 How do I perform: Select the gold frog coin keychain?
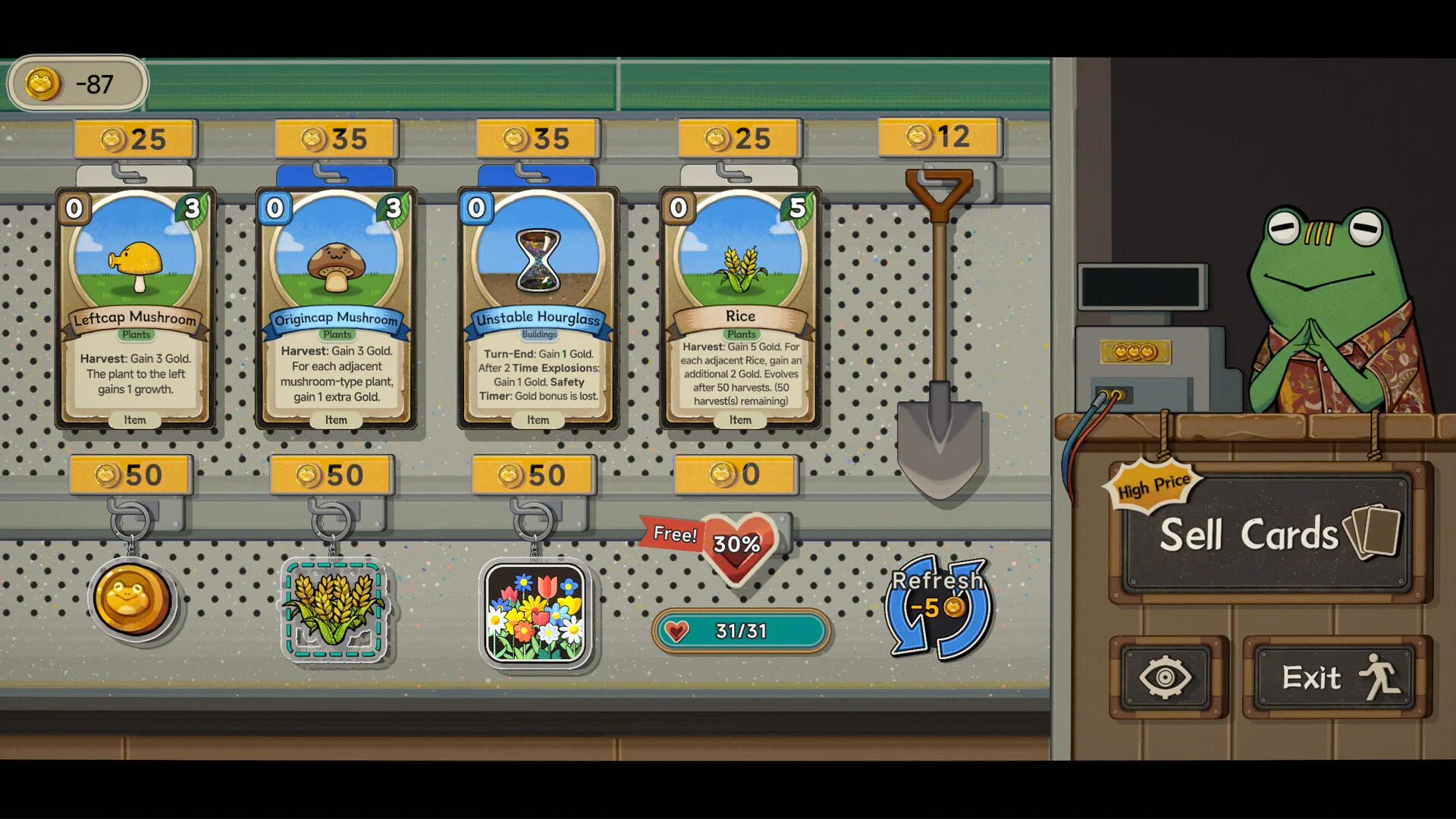(133, 598)
